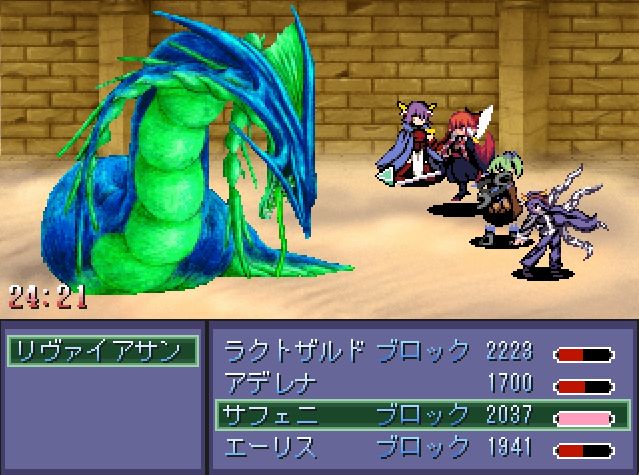
Task: Select エーリス party member row
Action: pos(420,446)
